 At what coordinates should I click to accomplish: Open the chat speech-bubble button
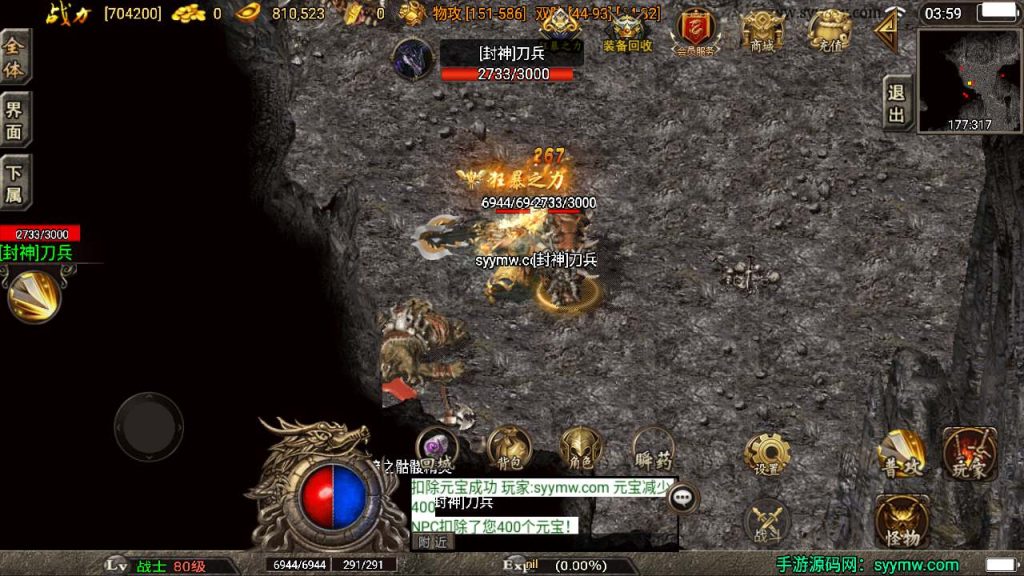coord(684,497)
